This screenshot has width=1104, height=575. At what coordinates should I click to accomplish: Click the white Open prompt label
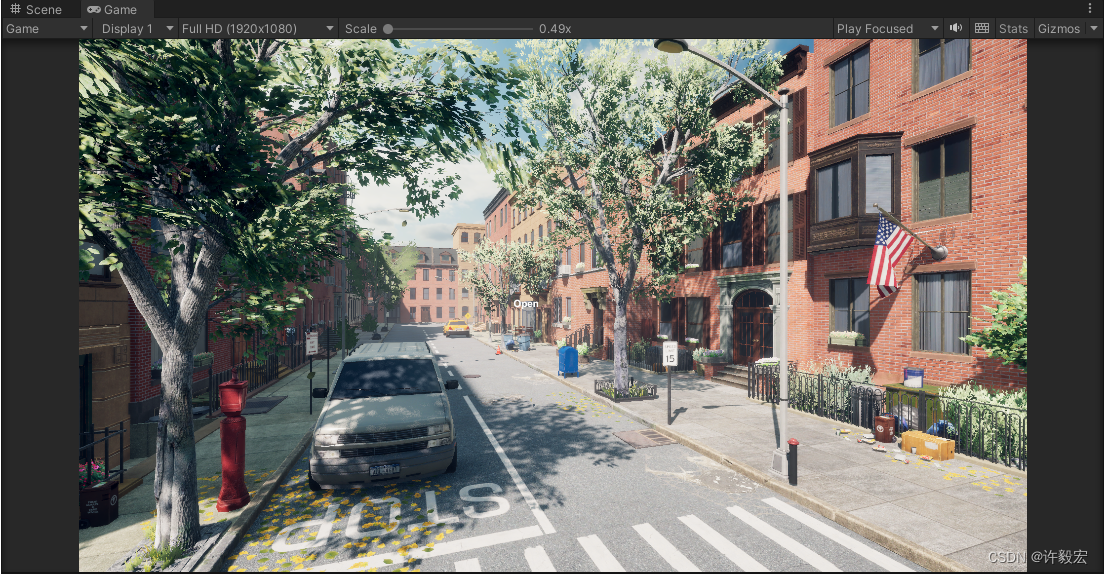(526, 304)
